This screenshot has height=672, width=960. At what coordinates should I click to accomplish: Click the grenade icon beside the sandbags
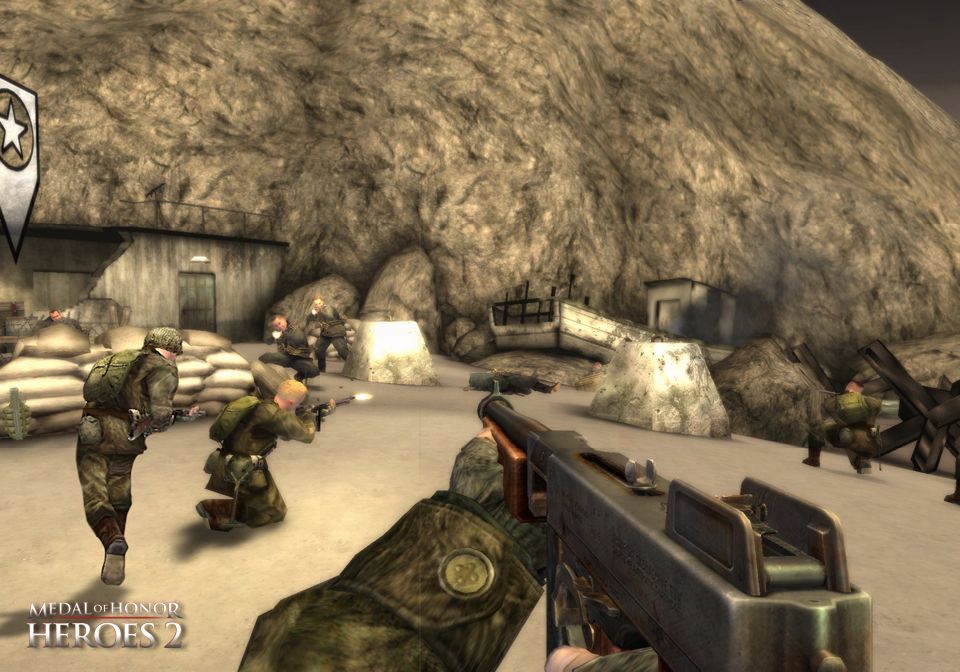point(14,414)
